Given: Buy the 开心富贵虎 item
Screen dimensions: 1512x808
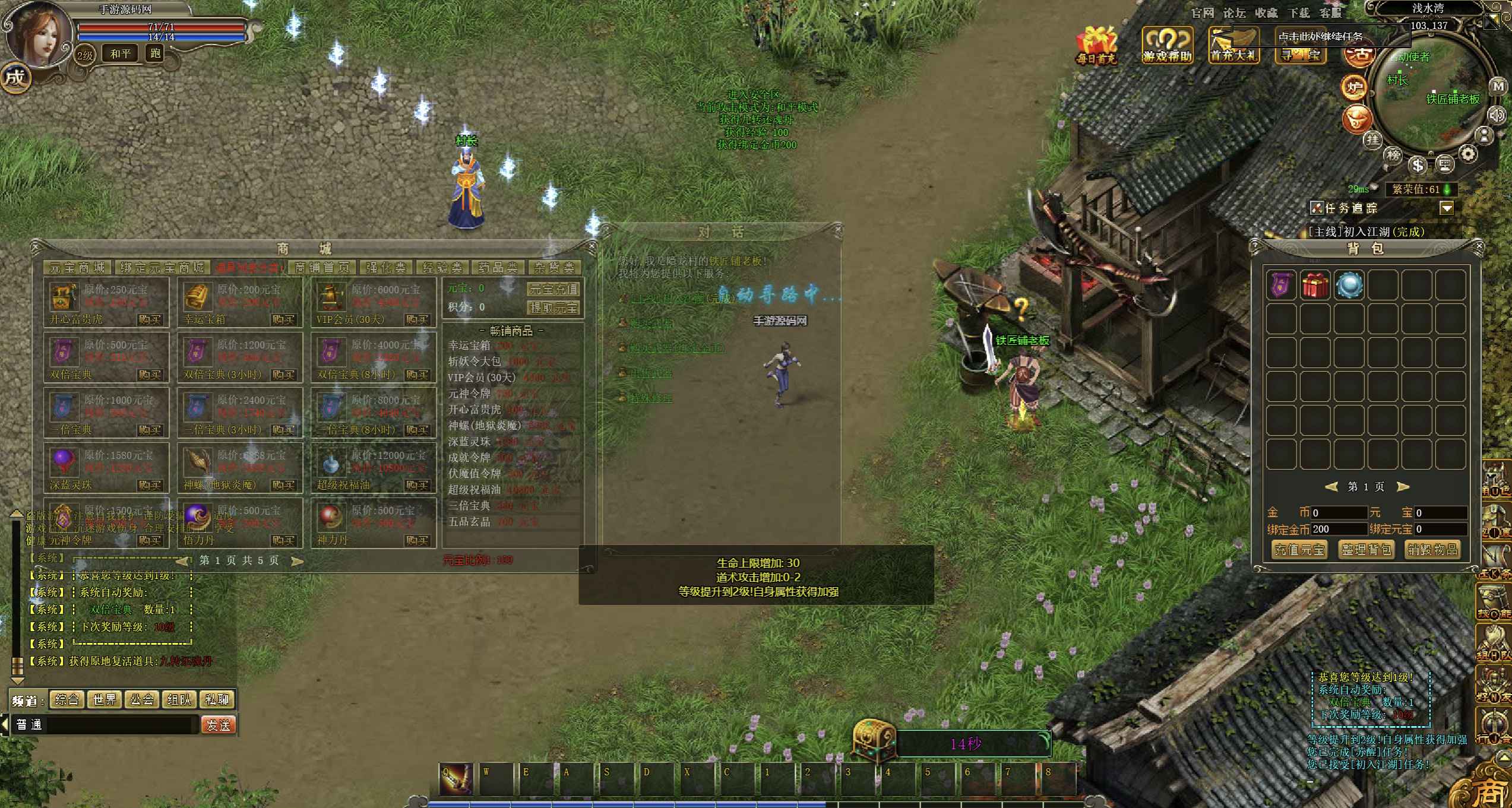Looking at the screenshot, I should pos(150,319).
